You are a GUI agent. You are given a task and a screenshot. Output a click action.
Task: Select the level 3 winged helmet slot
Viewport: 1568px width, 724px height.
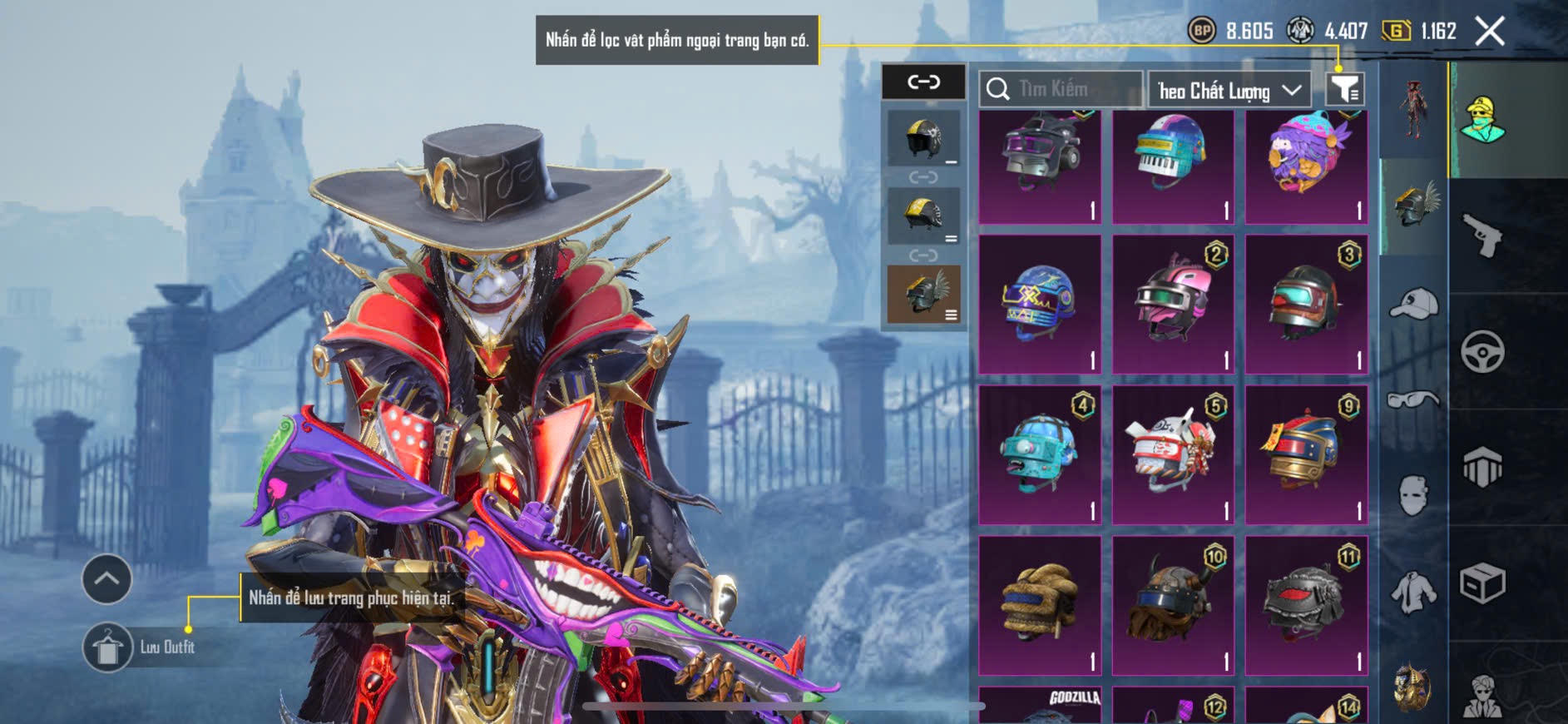[923, 294]
